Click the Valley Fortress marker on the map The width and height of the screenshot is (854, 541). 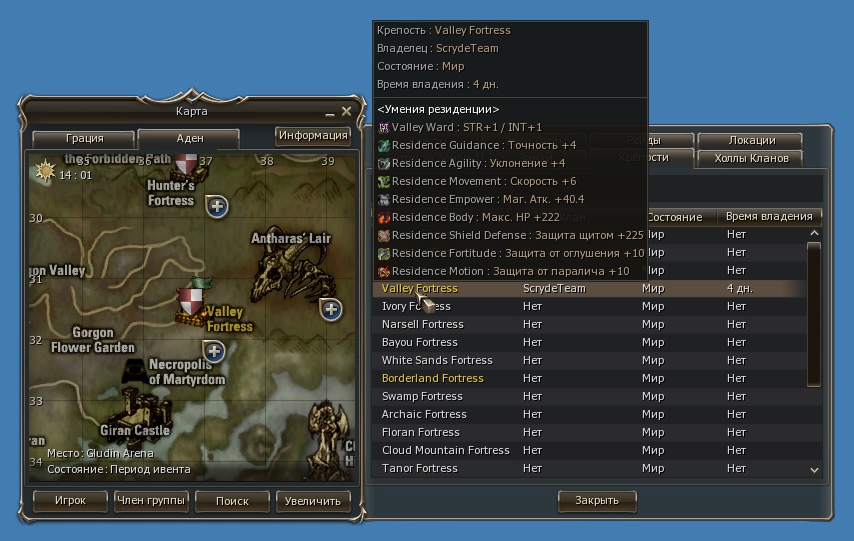192,299
